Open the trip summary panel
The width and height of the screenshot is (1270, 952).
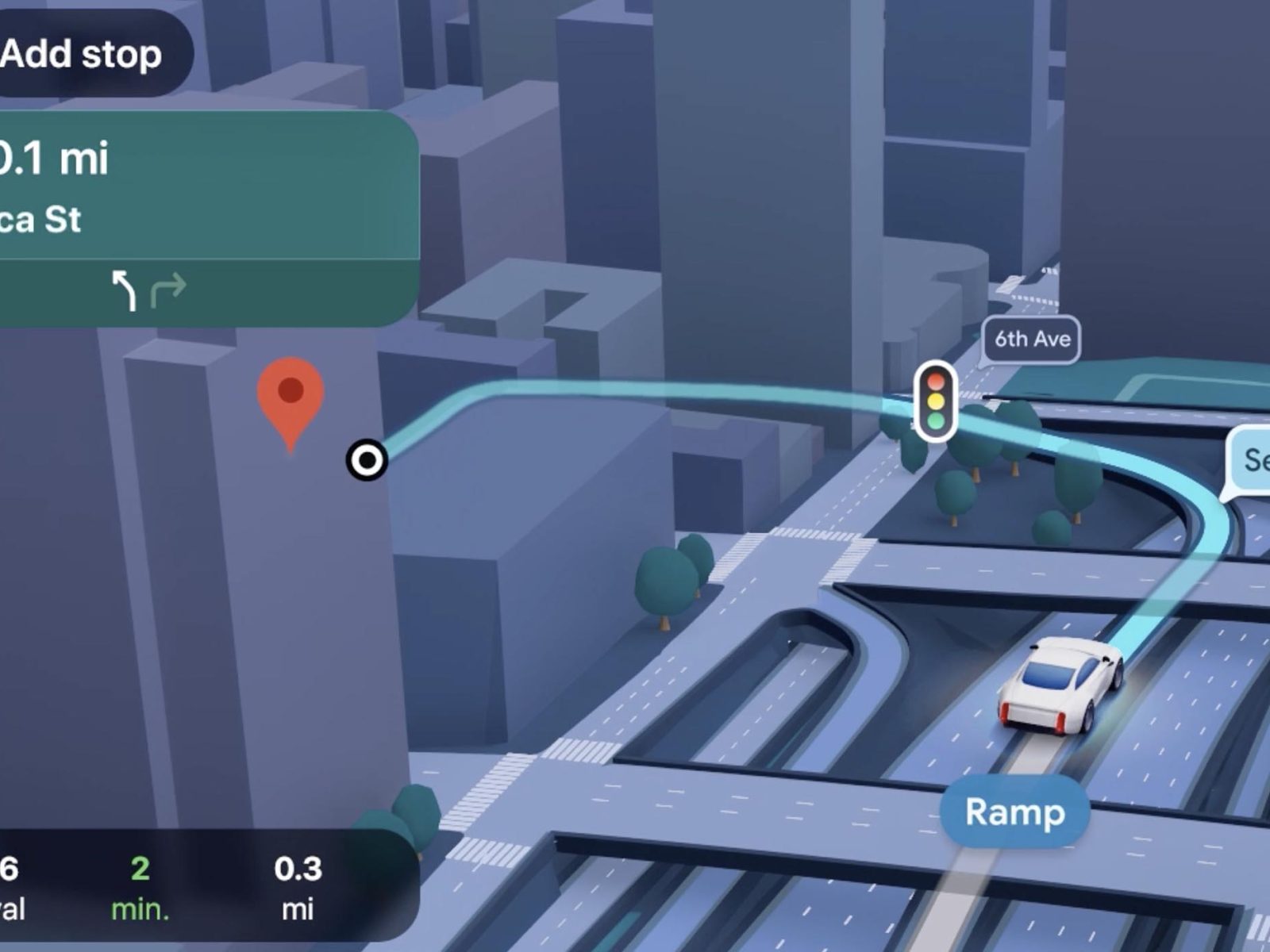tap(198, 887)
